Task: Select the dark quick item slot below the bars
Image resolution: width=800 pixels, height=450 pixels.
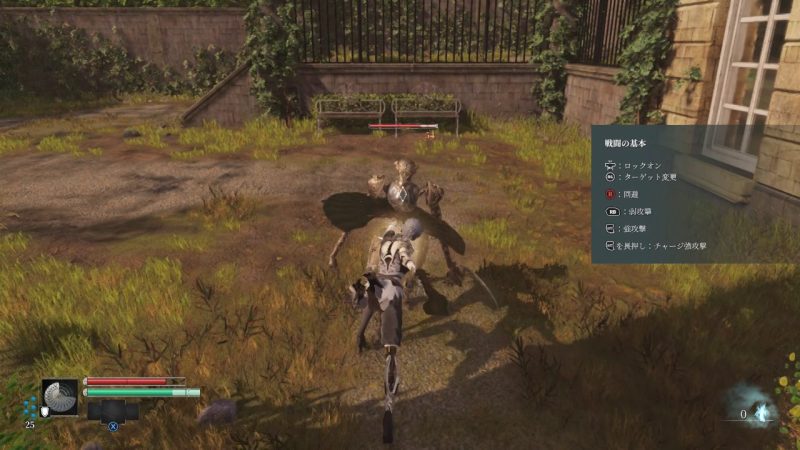Action: (x=113, y=410)
